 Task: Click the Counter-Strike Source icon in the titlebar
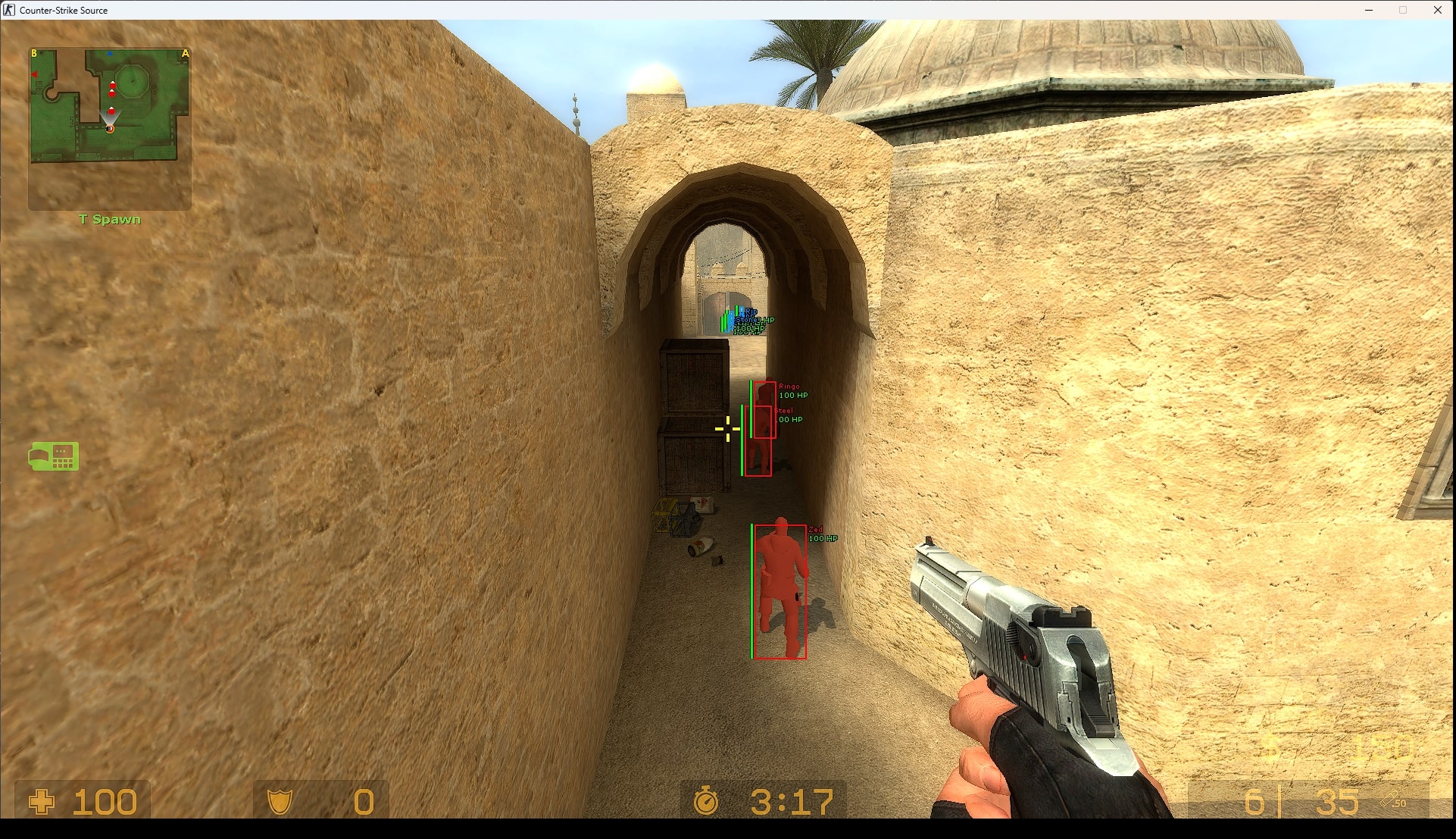click(x=8, y=10)
